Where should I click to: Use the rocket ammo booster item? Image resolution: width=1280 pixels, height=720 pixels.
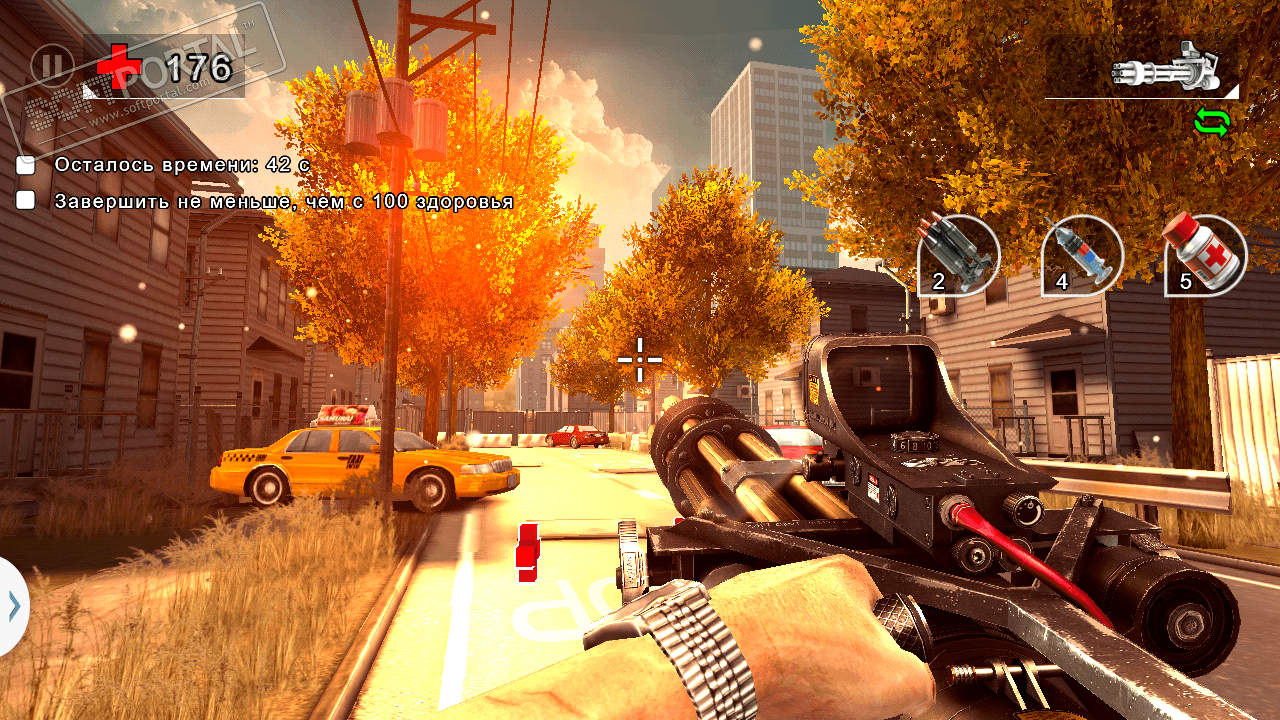(959, 255)
